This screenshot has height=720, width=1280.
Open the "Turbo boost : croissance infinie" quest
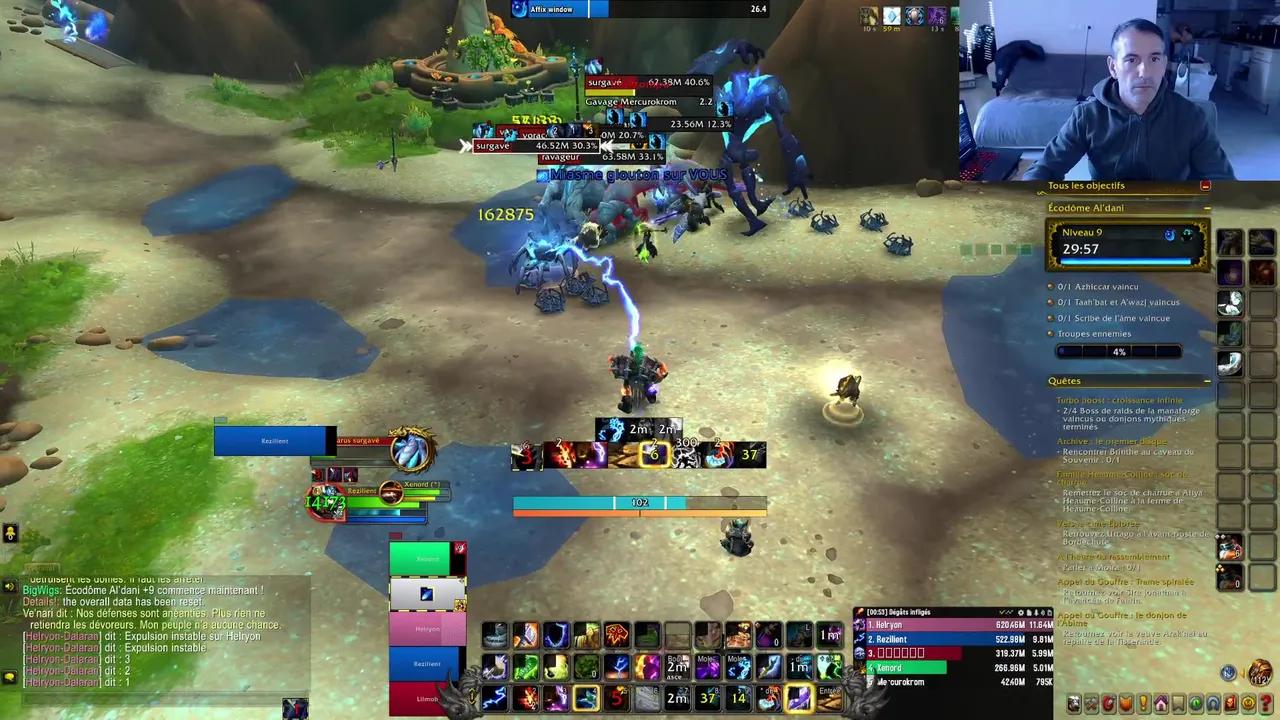click(1118, 399)
